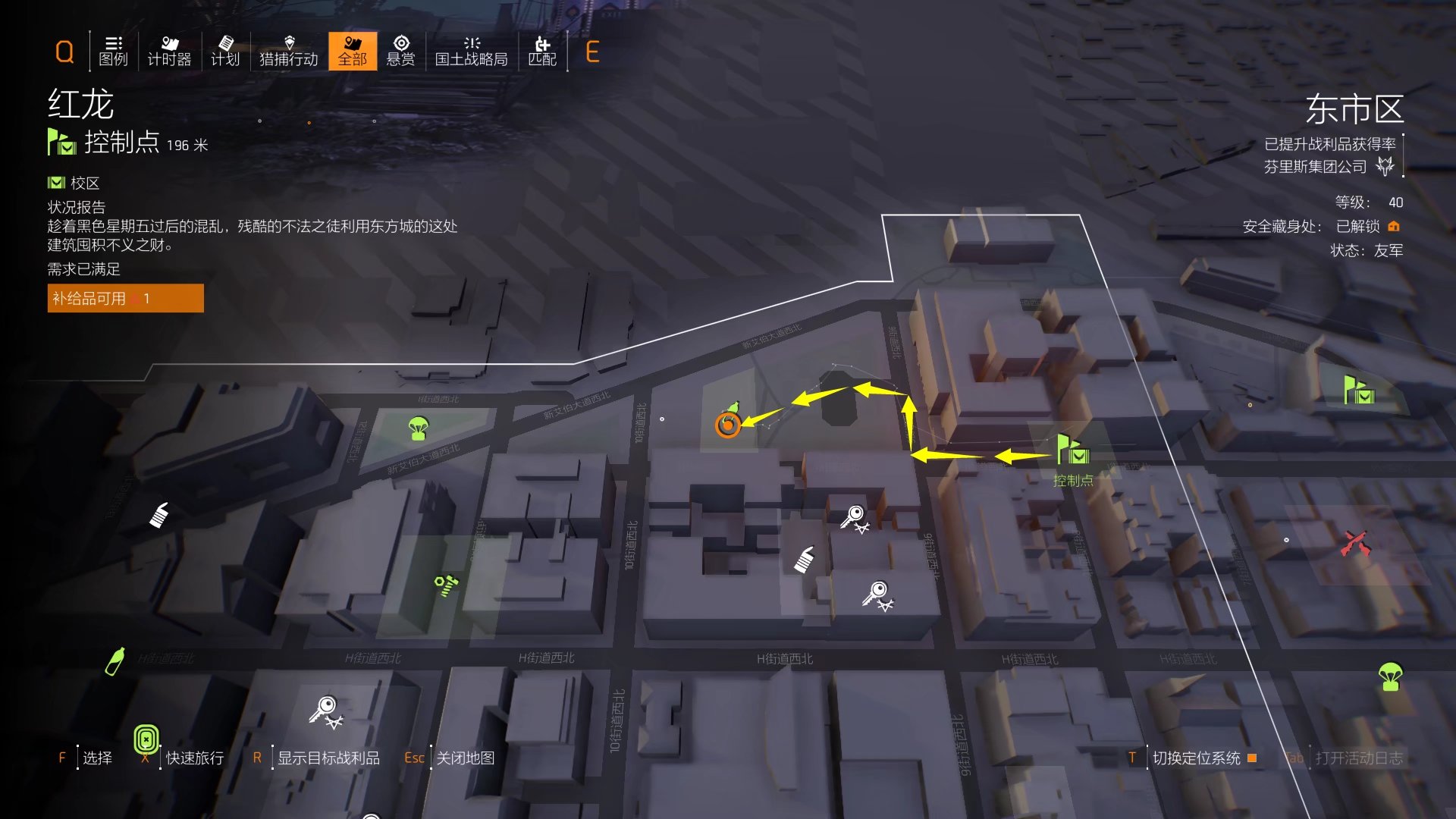Choose the 全部 all-markers tab
Viewport: 1456px width, 819px height.
(353, 51)
